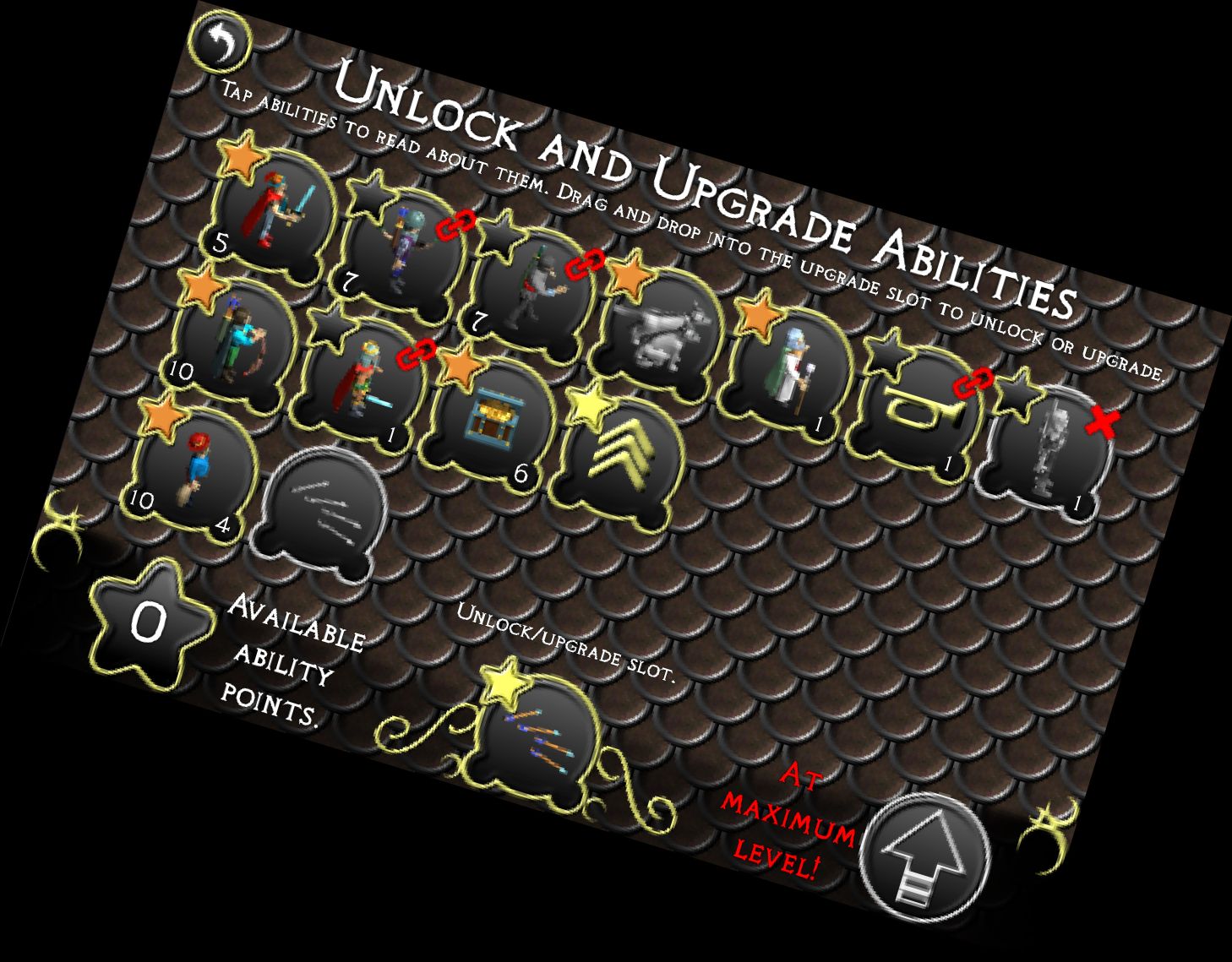1232x962 pixels.
Task: Select the treasure chest ability
Action: pos(494,418)
